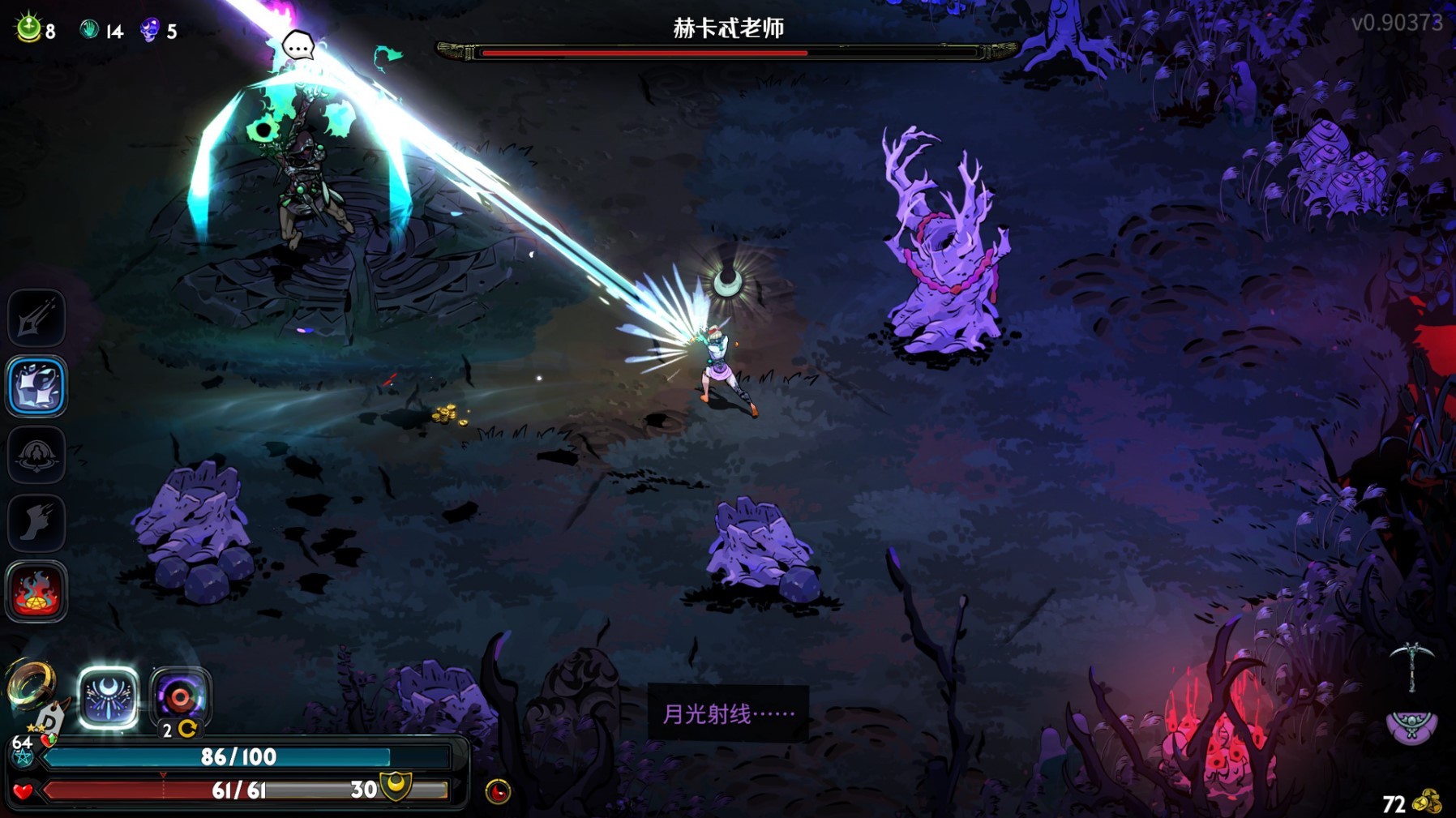Click the small red dial beside the health bar

tap(498, 791)
